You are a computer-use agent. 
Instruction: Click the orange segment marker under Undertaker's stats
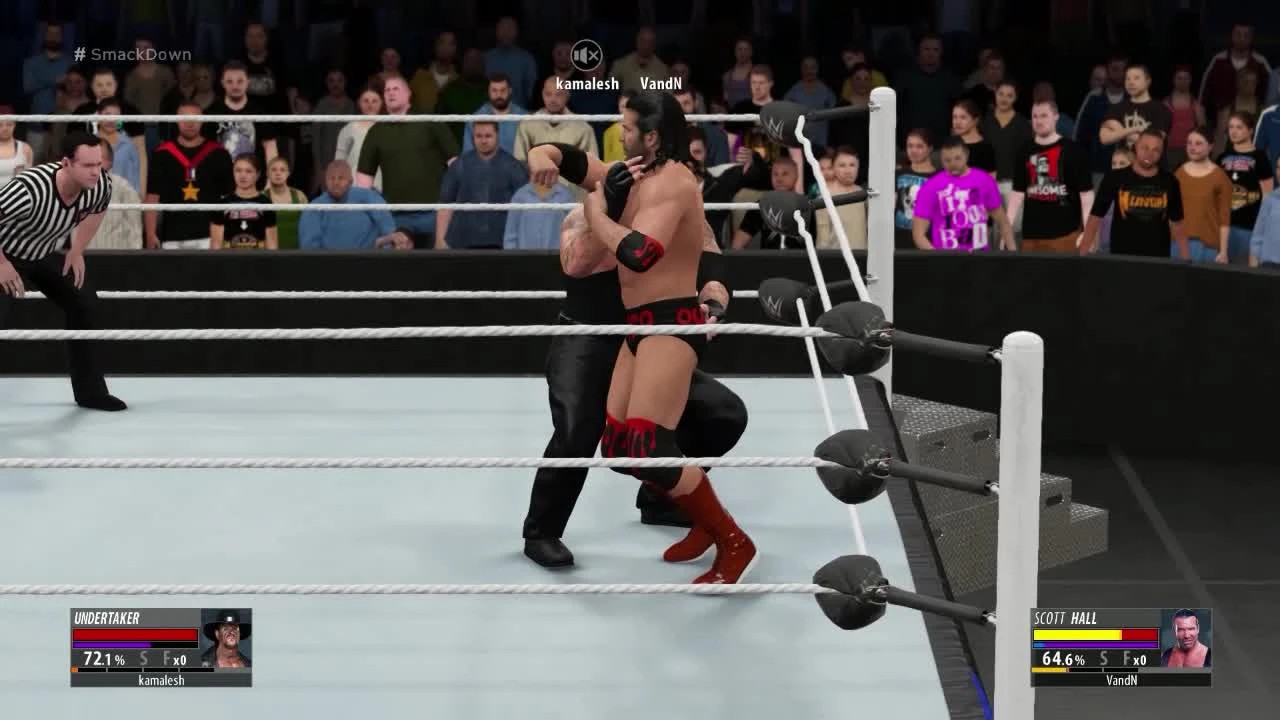point(74,670)
